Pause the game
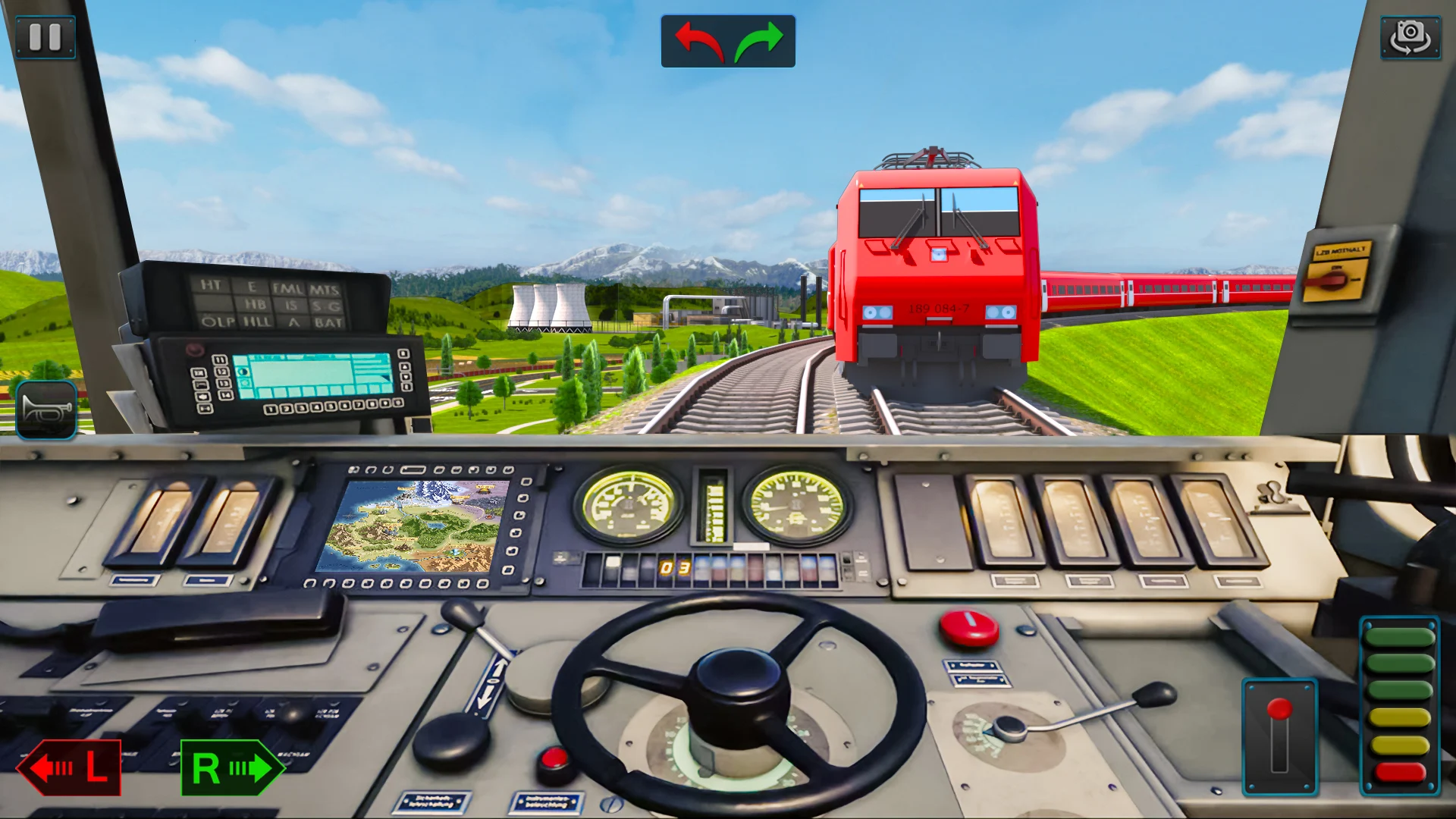This screenshot has width=1456, height=819. click(45, 37)
